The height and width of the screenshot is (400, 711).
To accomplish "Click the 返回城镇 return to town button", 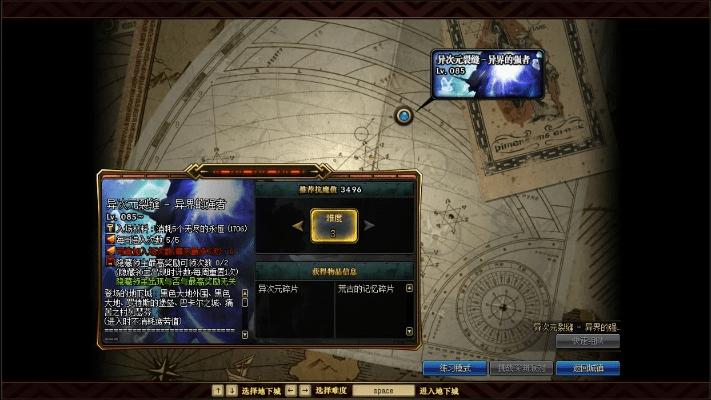I will 588,368.
